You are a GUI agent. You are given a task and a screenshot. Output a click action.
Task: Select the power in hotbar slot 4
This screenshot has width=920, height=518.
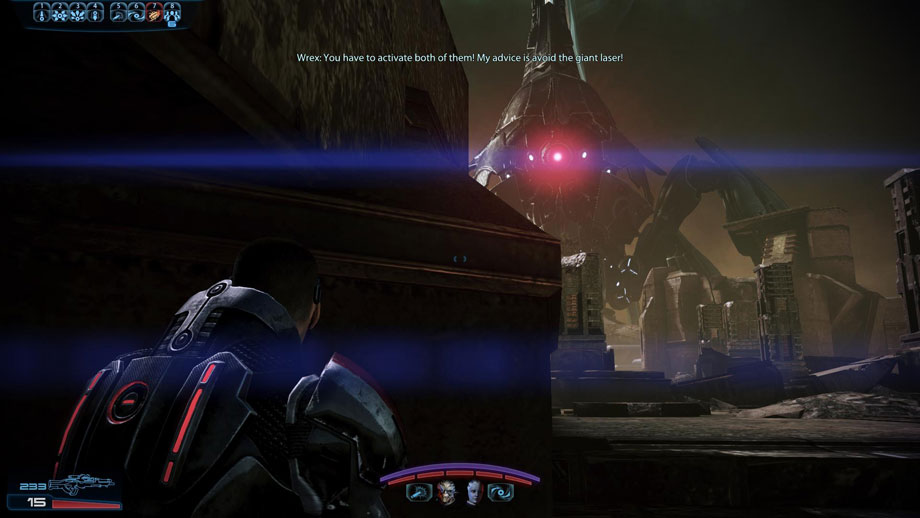pos(95,12)
